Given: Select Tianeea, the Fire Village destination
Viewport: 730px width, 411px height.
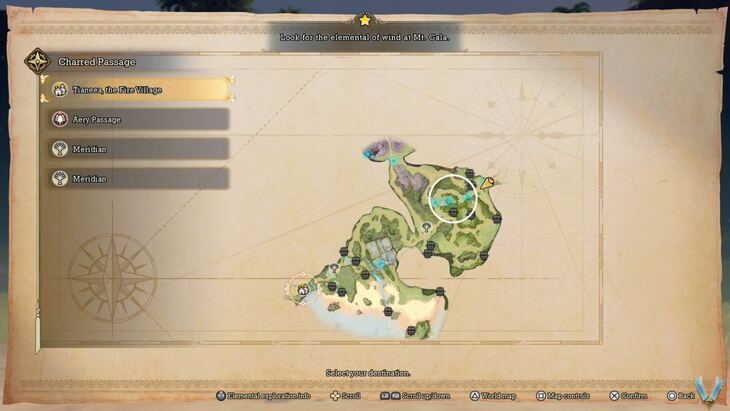Looking at the screenshot, I should [x=138, y=90].
